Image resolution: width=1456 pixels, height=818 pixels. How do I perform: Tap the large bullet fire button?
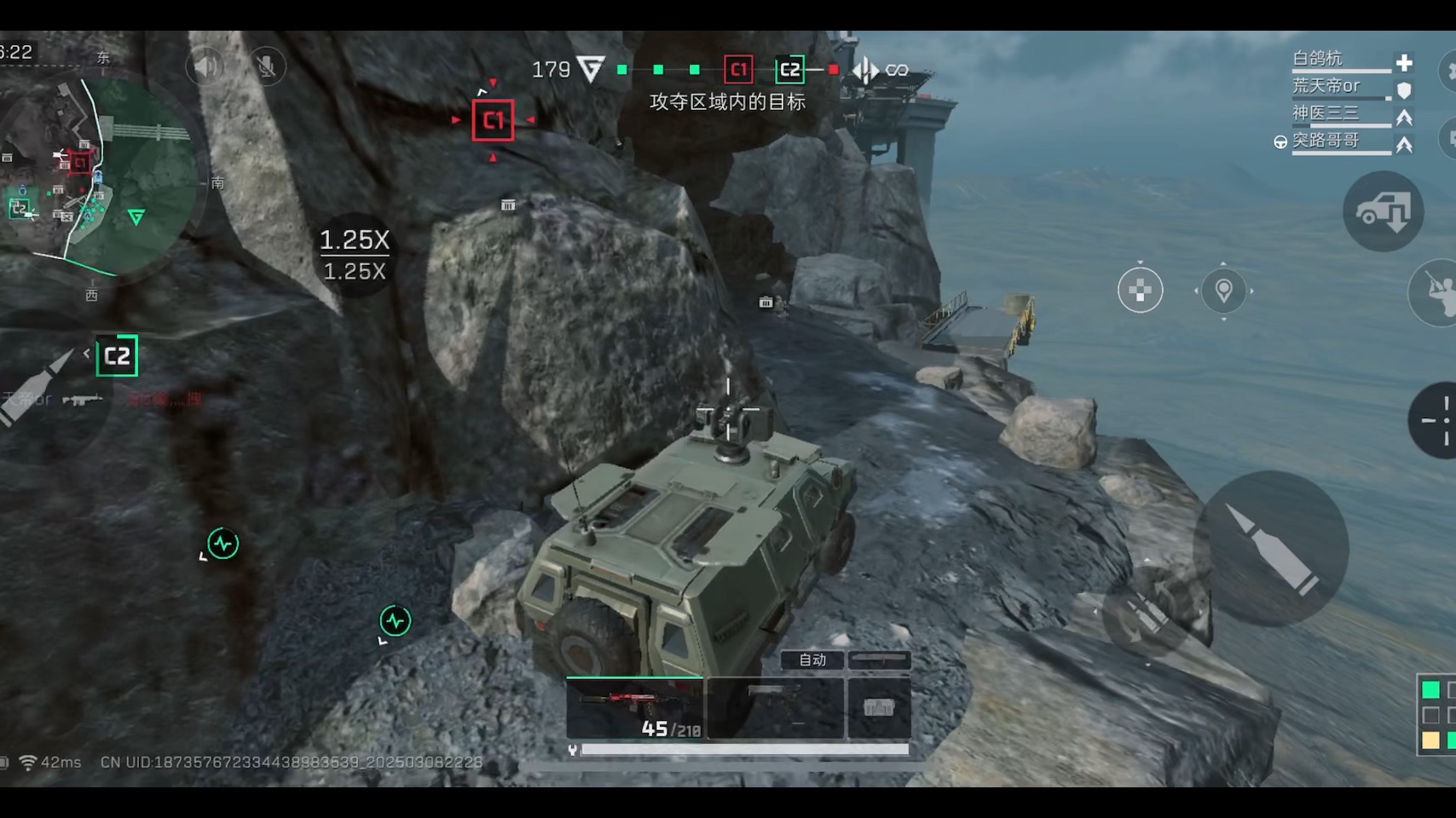1272,547
